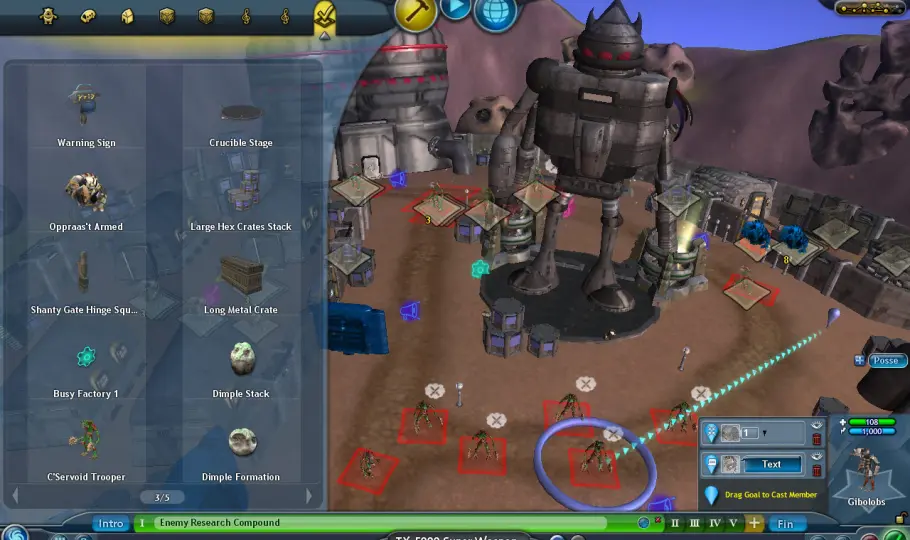910x540 pixels.
Task: Activate the yellow hammer build mode button
Action: [x=415, y=12]
